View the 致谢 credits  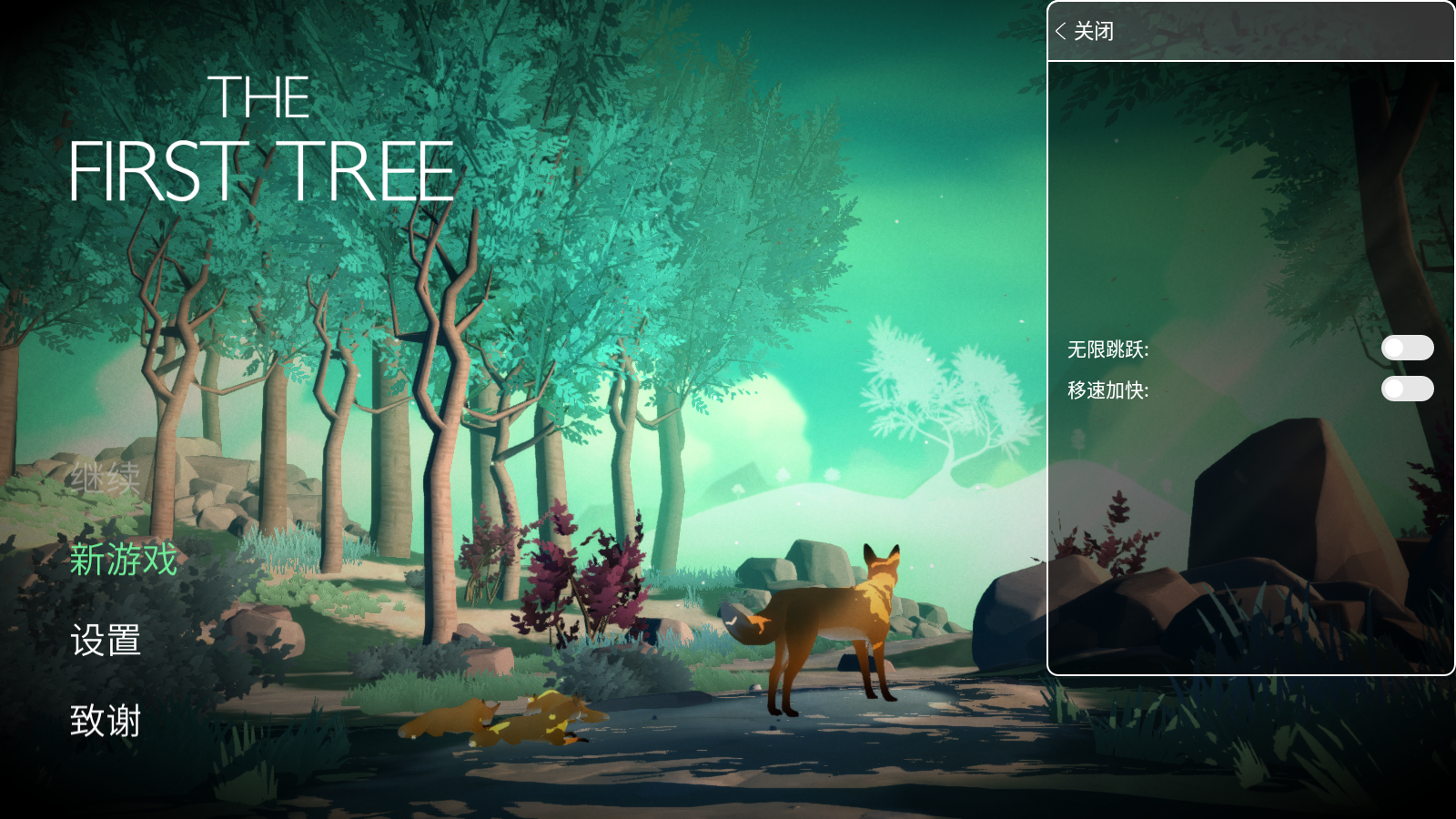[106, 721]
